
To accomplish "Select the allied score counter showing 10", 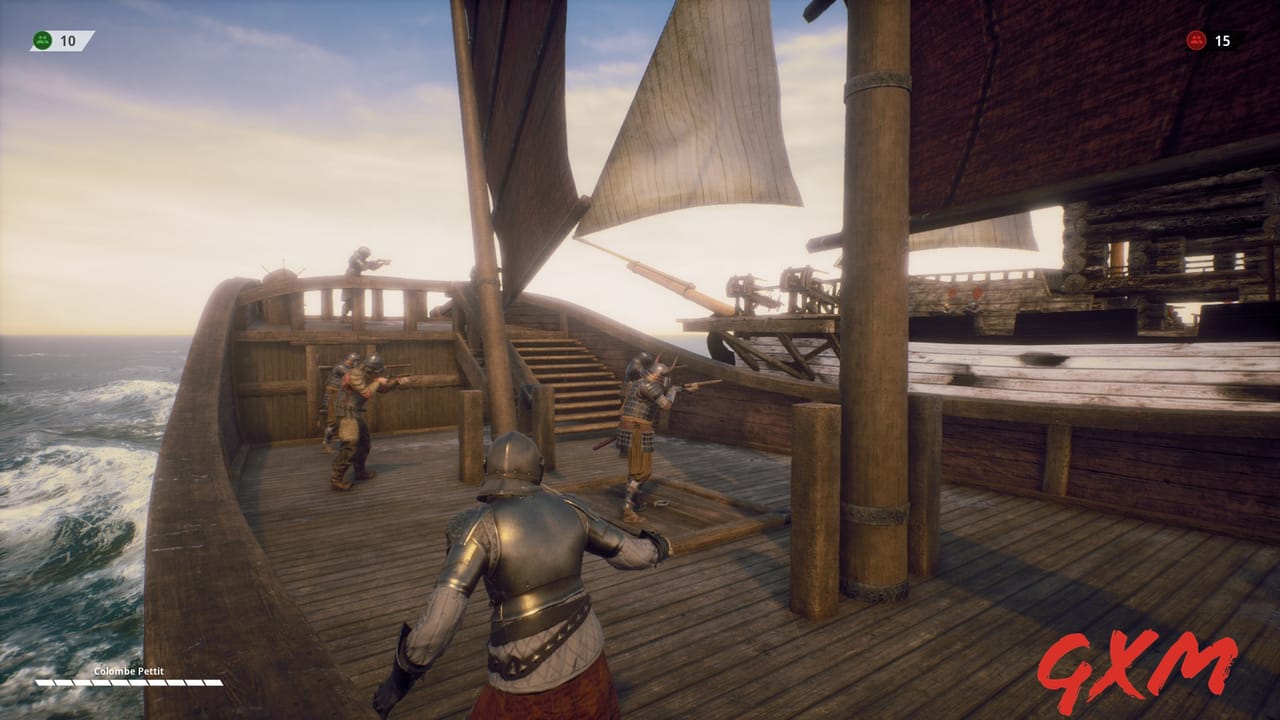I will click(66, 42).
